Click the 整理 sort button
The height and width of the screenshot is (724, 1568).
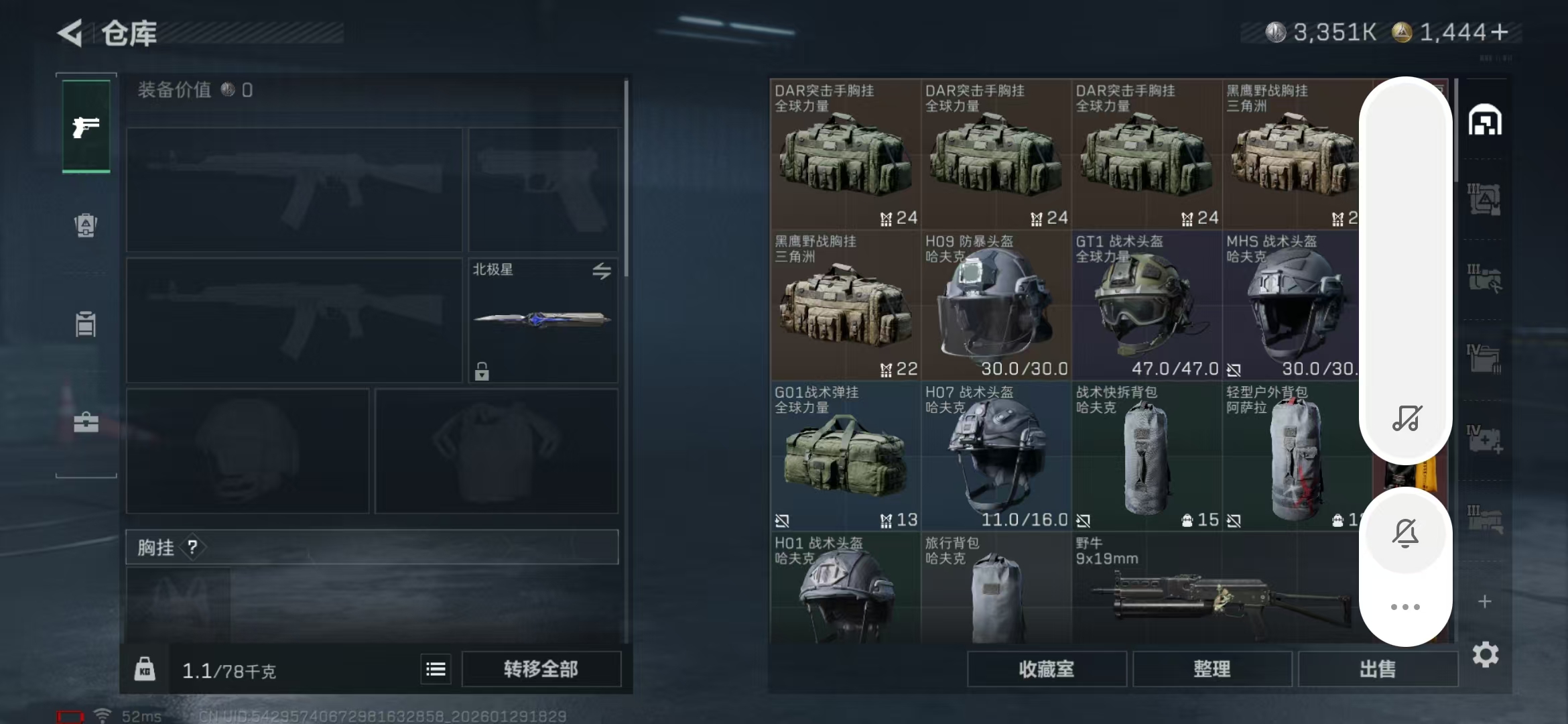click(1212, 669)
